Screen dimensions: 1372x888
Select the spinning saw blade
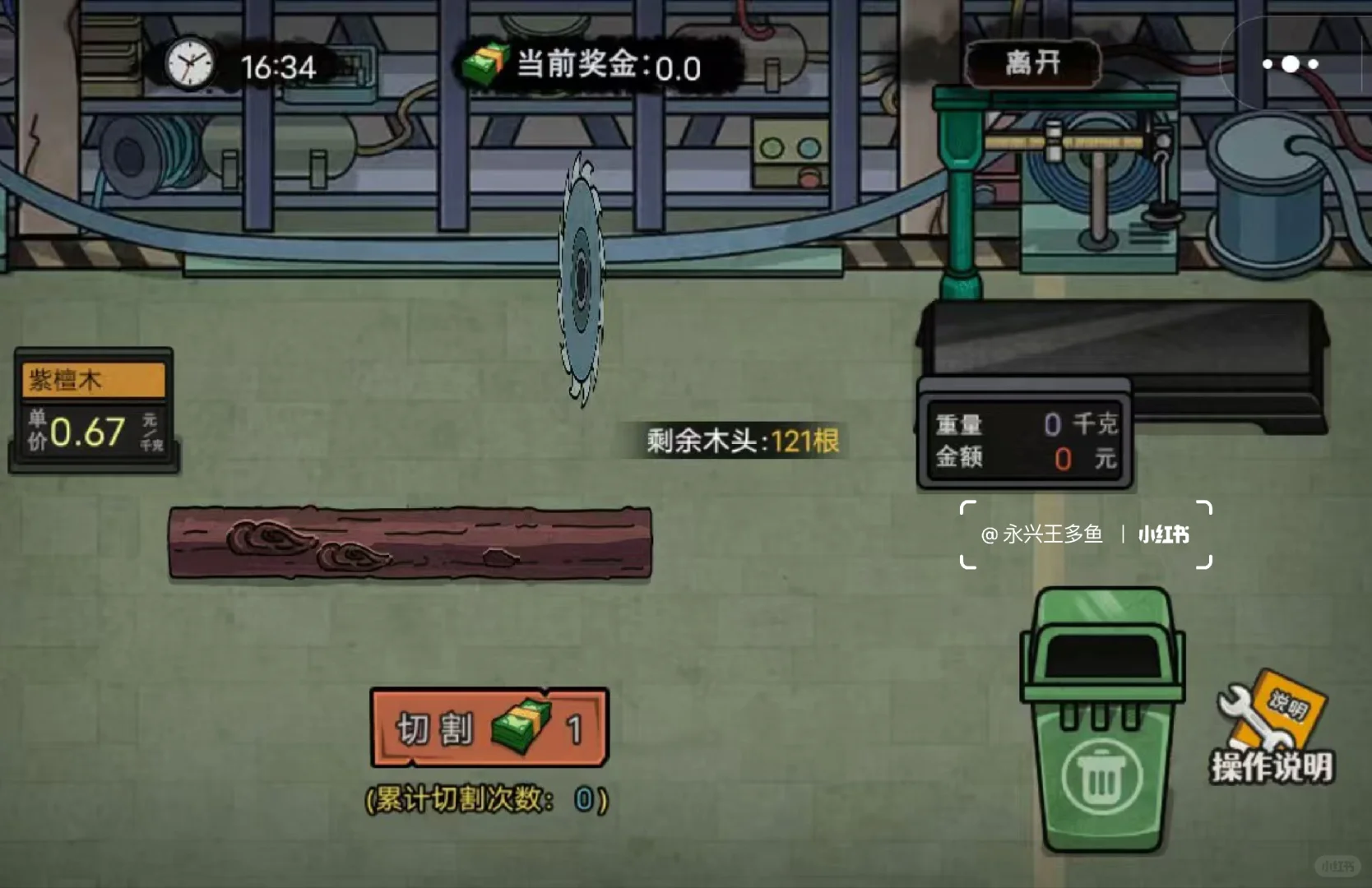pyautogui.click(x=582, y=280)
